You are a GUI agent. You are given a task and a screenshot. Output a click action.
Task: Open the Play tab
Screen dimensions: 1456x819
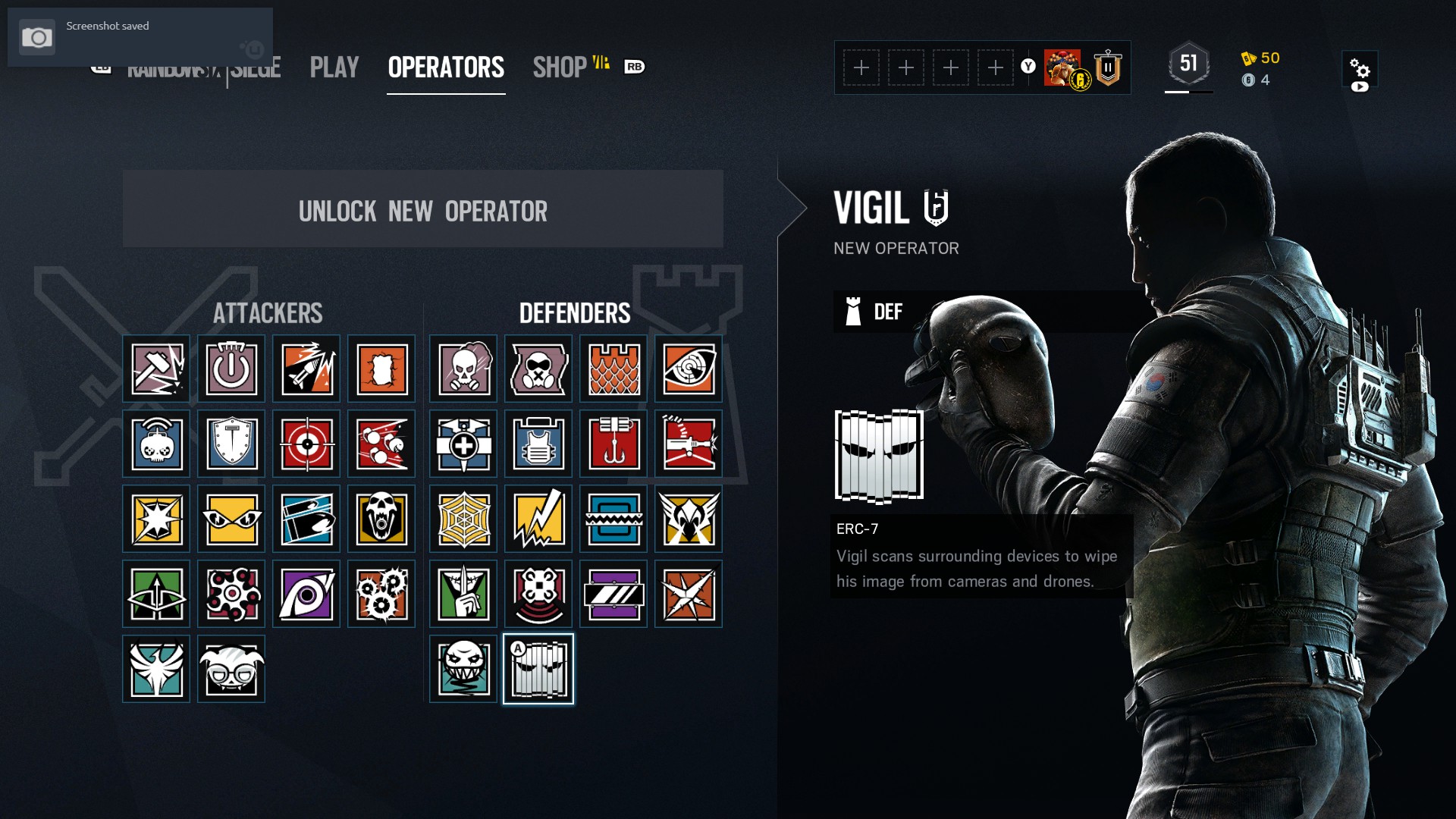coord(334,67)
